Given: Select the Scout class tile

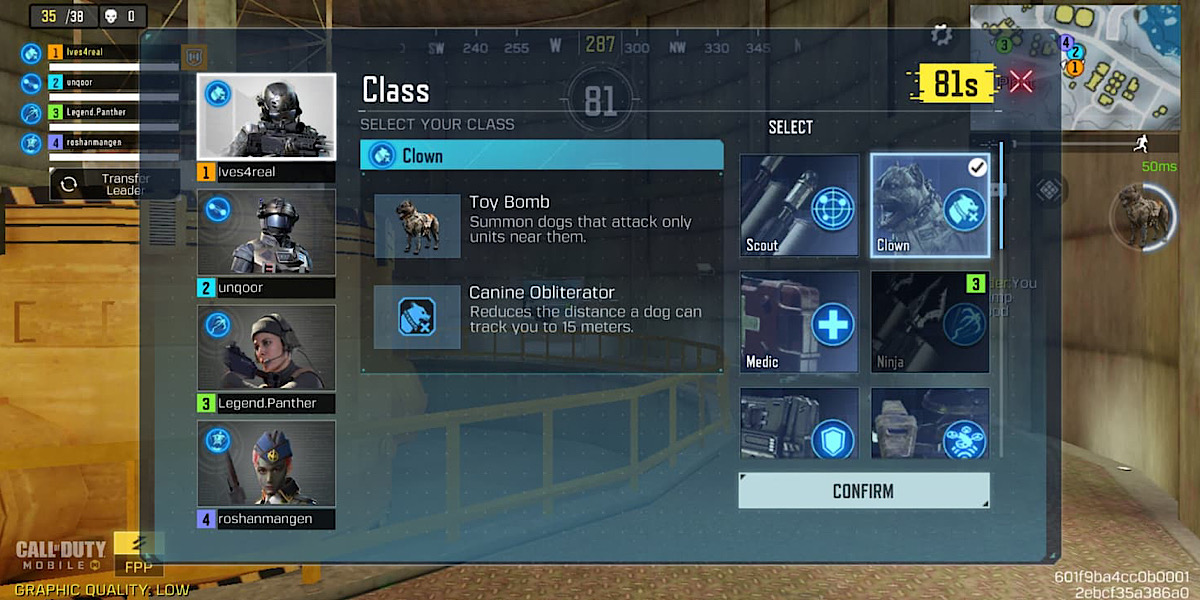Looking at the screenshot, I should [x=799, y=205].
